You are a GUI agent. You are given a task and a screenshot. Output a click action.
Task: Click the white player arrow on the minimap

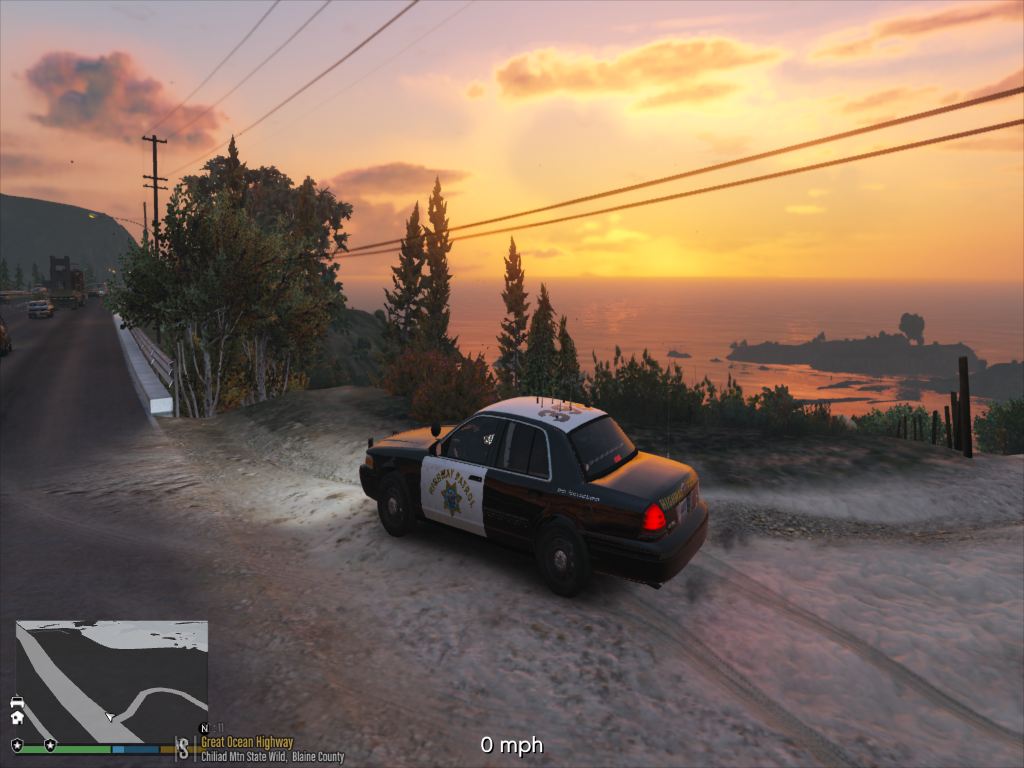110,716
